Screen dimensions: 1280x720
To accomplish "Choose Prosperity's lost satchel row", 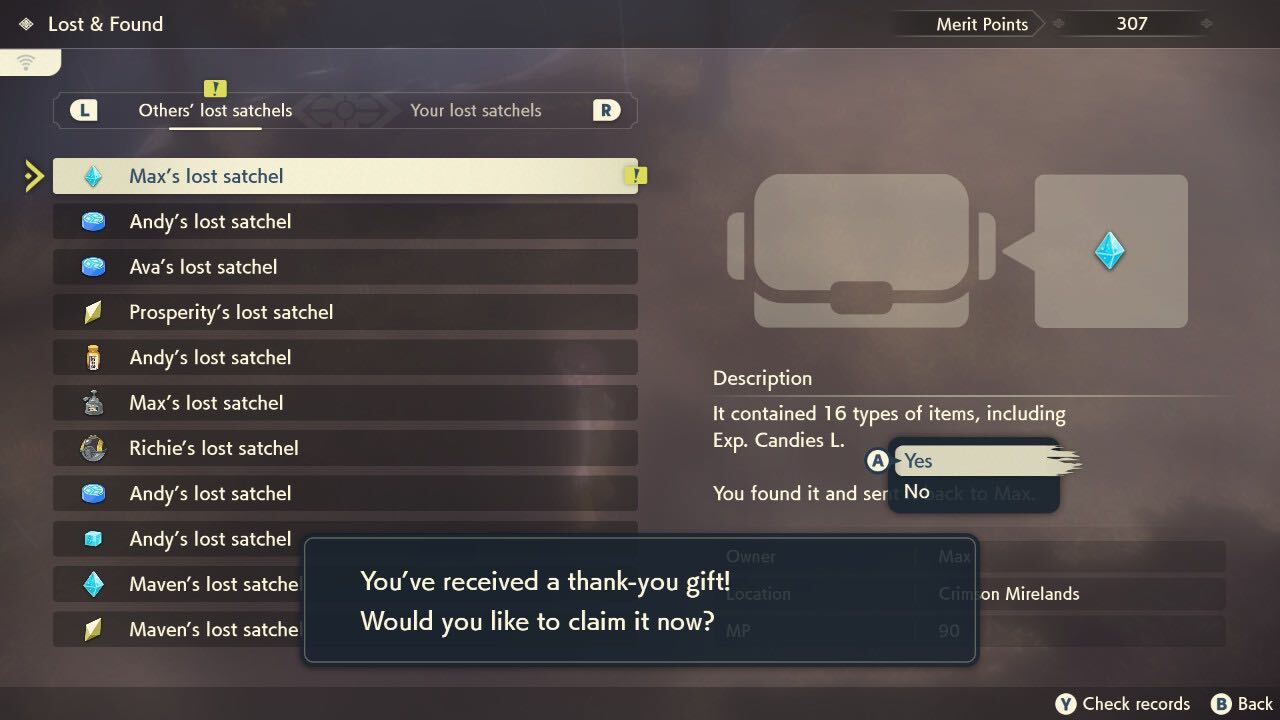I will pyautogui.click(x=344, y=313).
